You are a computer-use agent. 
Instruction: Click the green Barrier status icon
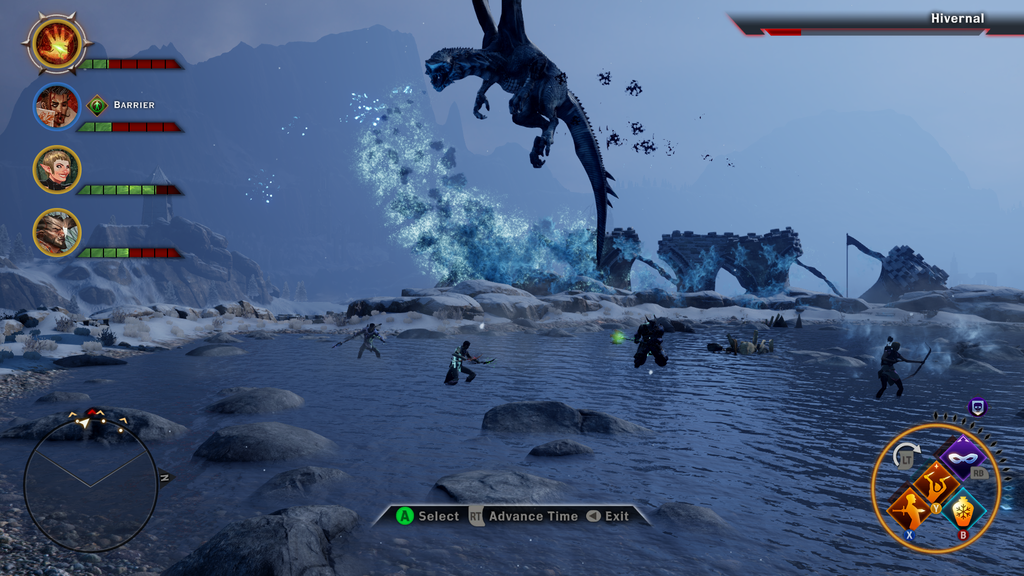click(97, 105)
